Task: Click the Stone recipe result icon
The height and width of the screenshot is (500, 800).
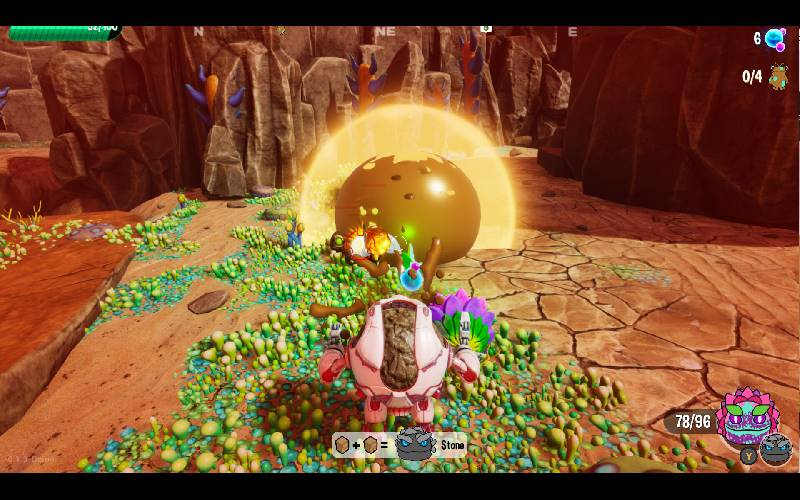Action: (413, 444)
